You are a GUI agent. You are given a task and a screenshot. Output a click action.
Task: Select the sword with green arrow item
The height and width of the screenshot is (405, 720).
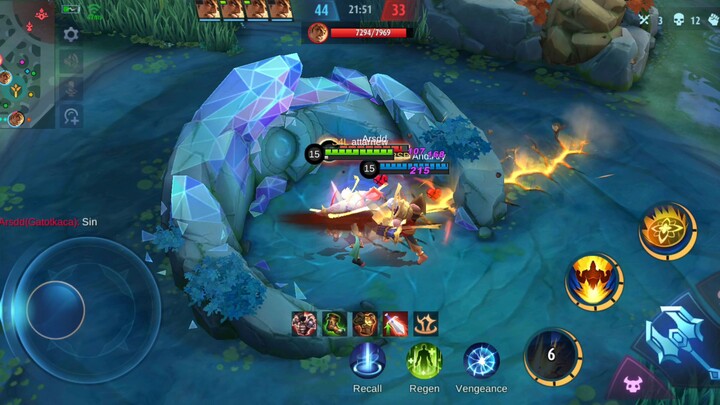[x=395, y=324]
